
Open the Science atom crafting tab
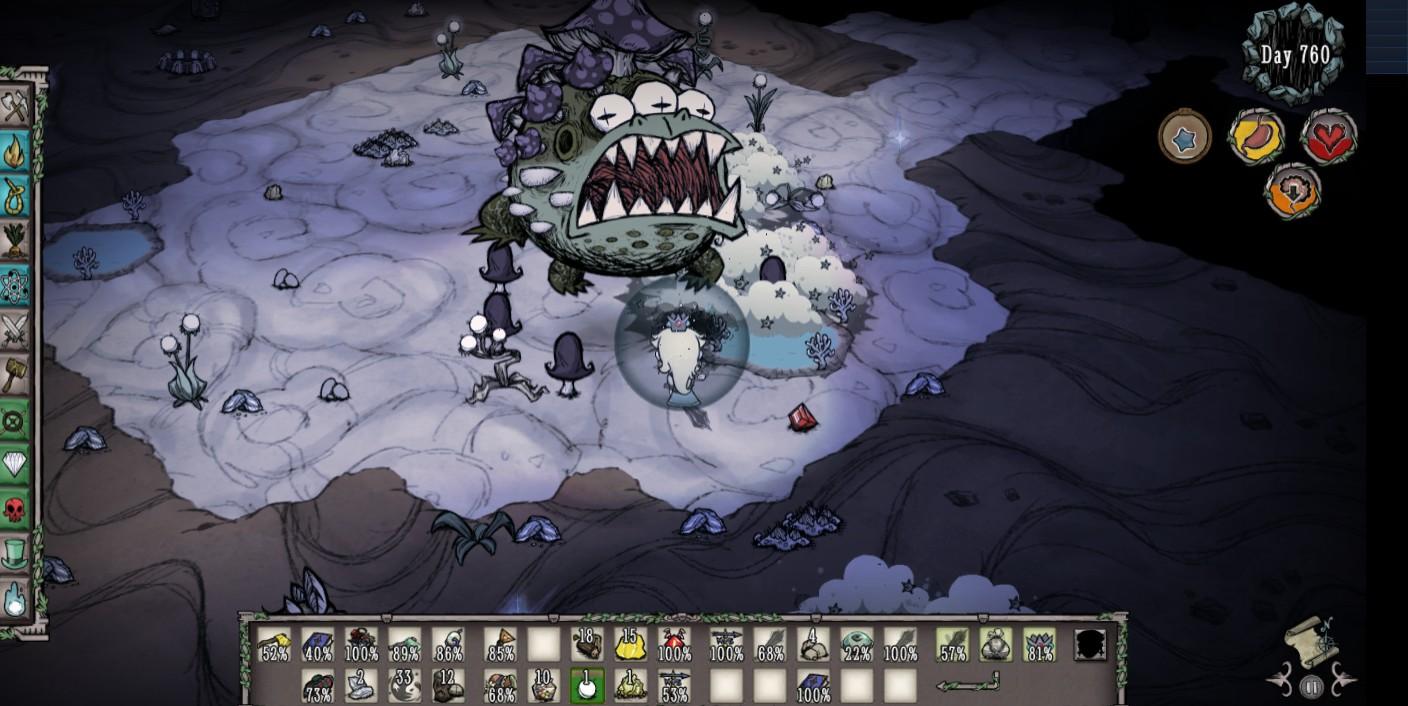(x=15, y=286)
